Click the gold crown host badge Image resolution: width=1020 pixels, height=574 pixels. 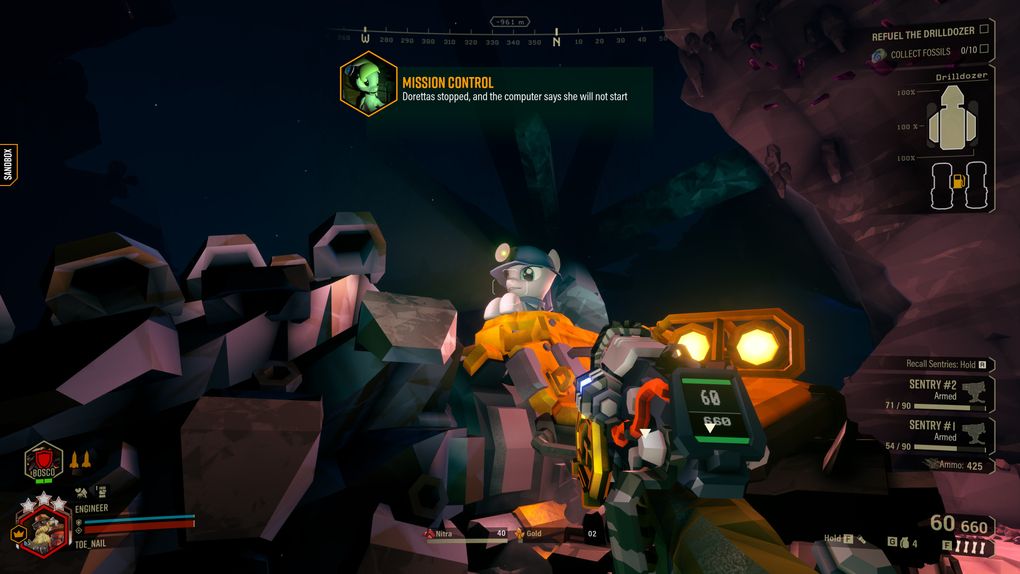17,533
